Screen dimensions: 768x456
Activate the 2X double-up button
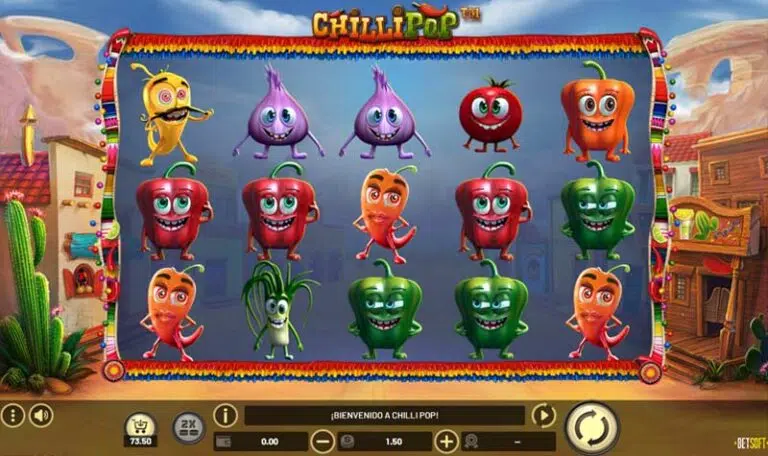coord(188,427)
